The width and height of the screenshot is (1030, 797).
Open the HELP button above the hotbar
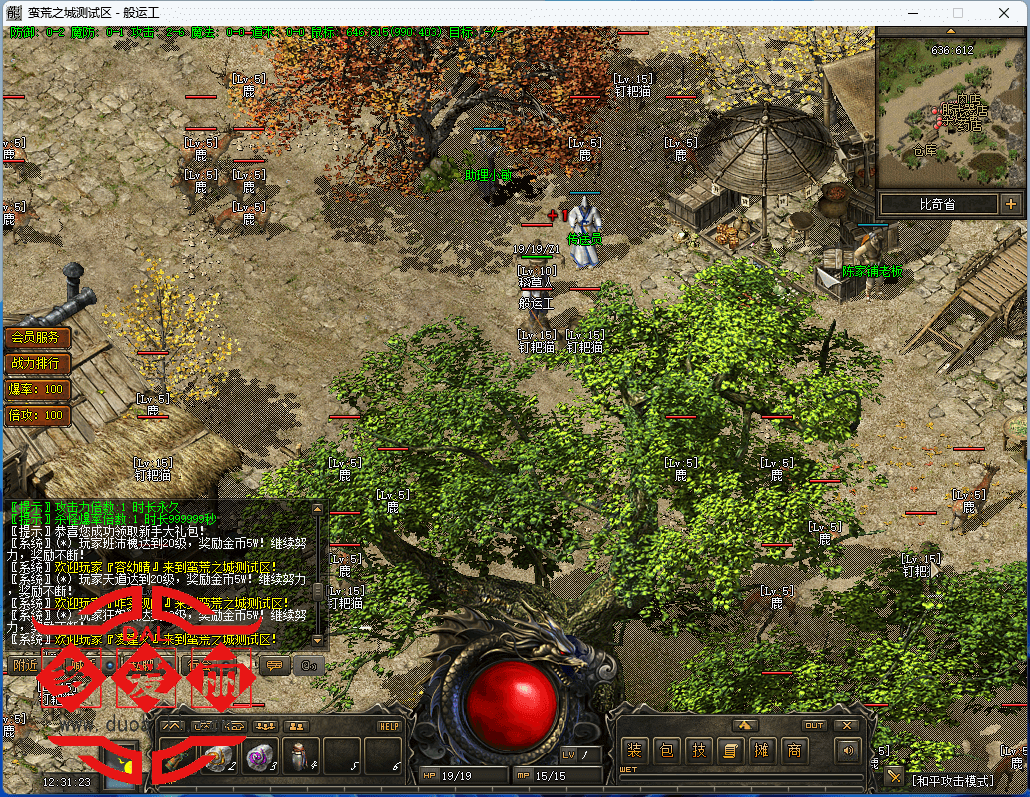(x=389, y=726)
